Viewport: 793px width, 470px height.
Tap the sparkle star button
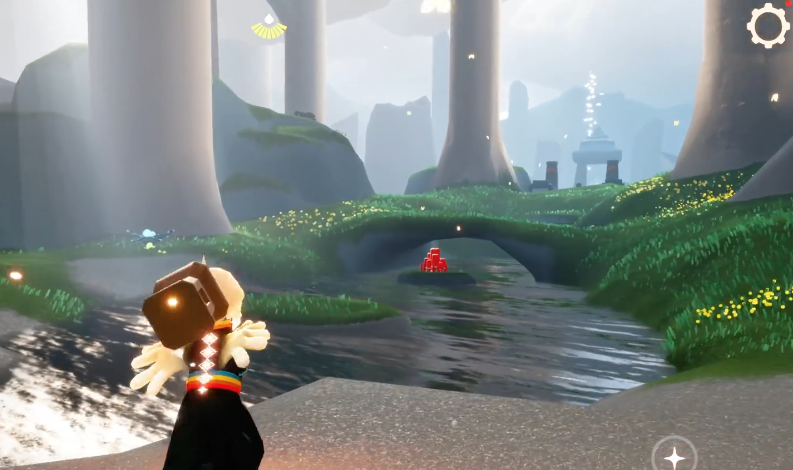(675, 457)
